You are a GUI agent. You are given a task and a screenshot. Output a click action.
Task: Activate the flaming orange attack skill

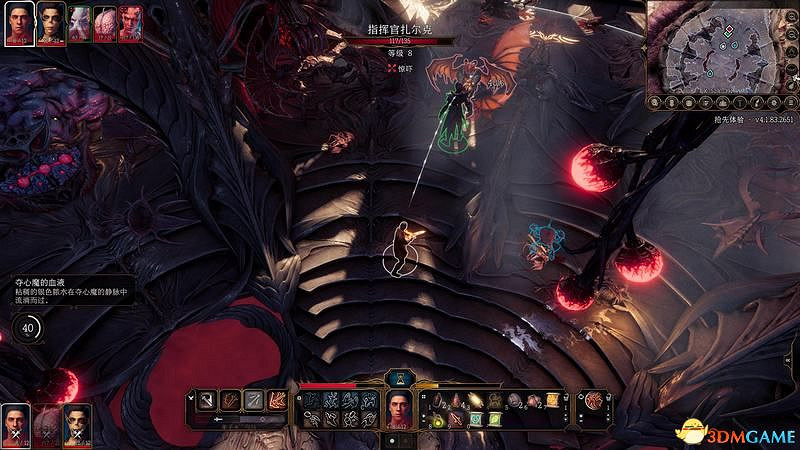[x=277, y=400]
